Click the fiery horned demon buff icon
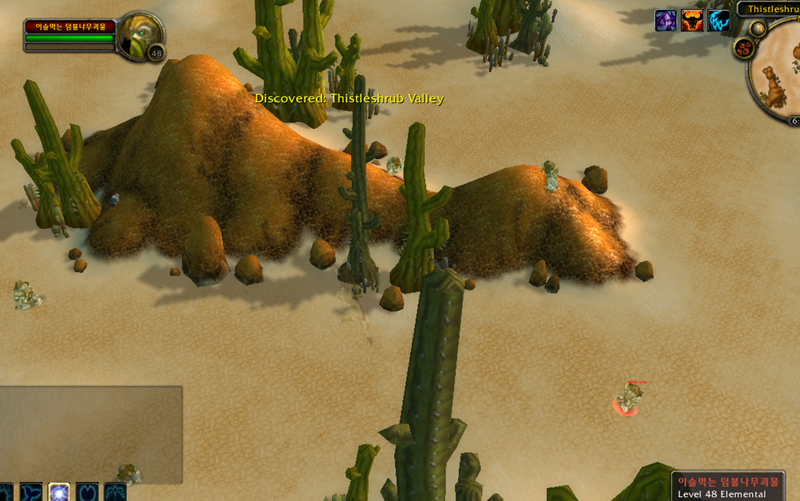The width and height of the screenshot is (800, 501). pyautogui.click(x=692, y=20)
